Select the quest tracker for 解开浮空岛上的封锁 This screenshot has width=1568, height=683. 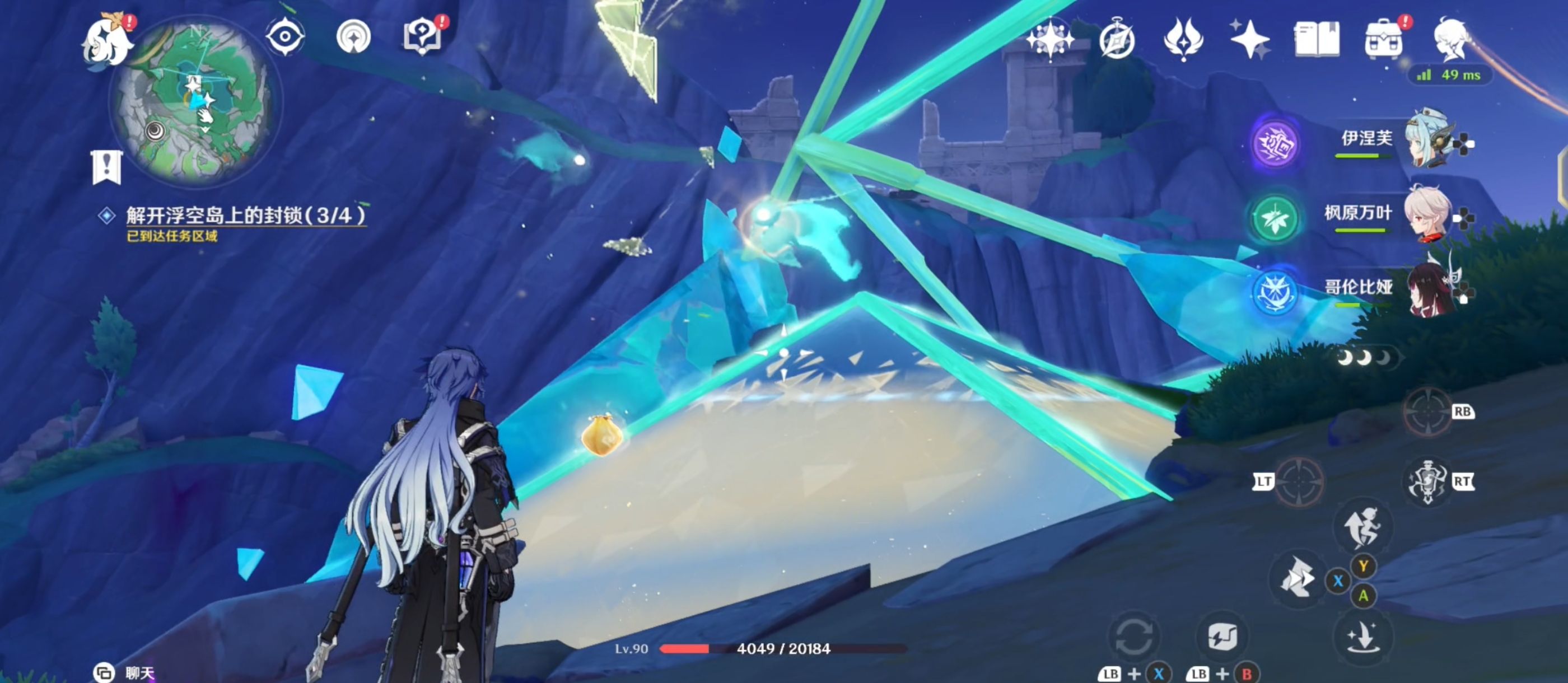pos(245,216)
